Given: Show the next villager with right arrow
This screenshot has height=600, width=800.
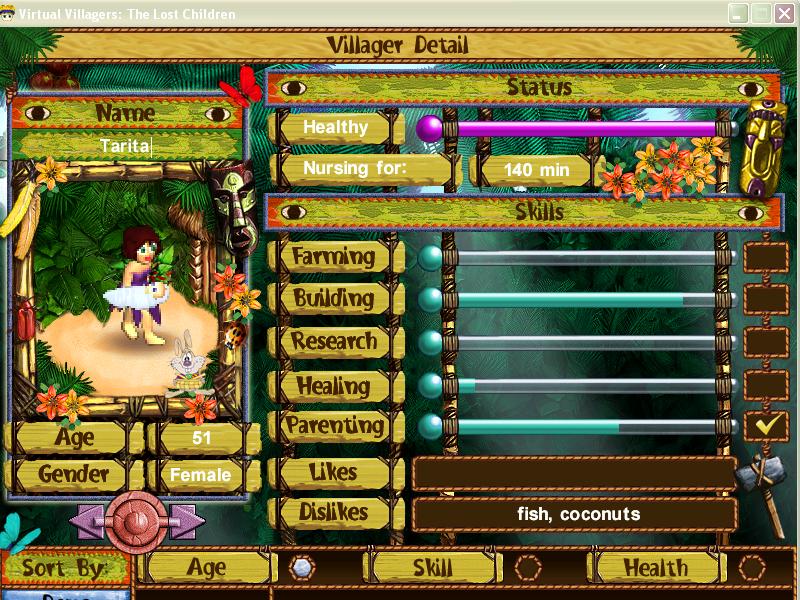Looking at the screenshot, I should 187,521.
